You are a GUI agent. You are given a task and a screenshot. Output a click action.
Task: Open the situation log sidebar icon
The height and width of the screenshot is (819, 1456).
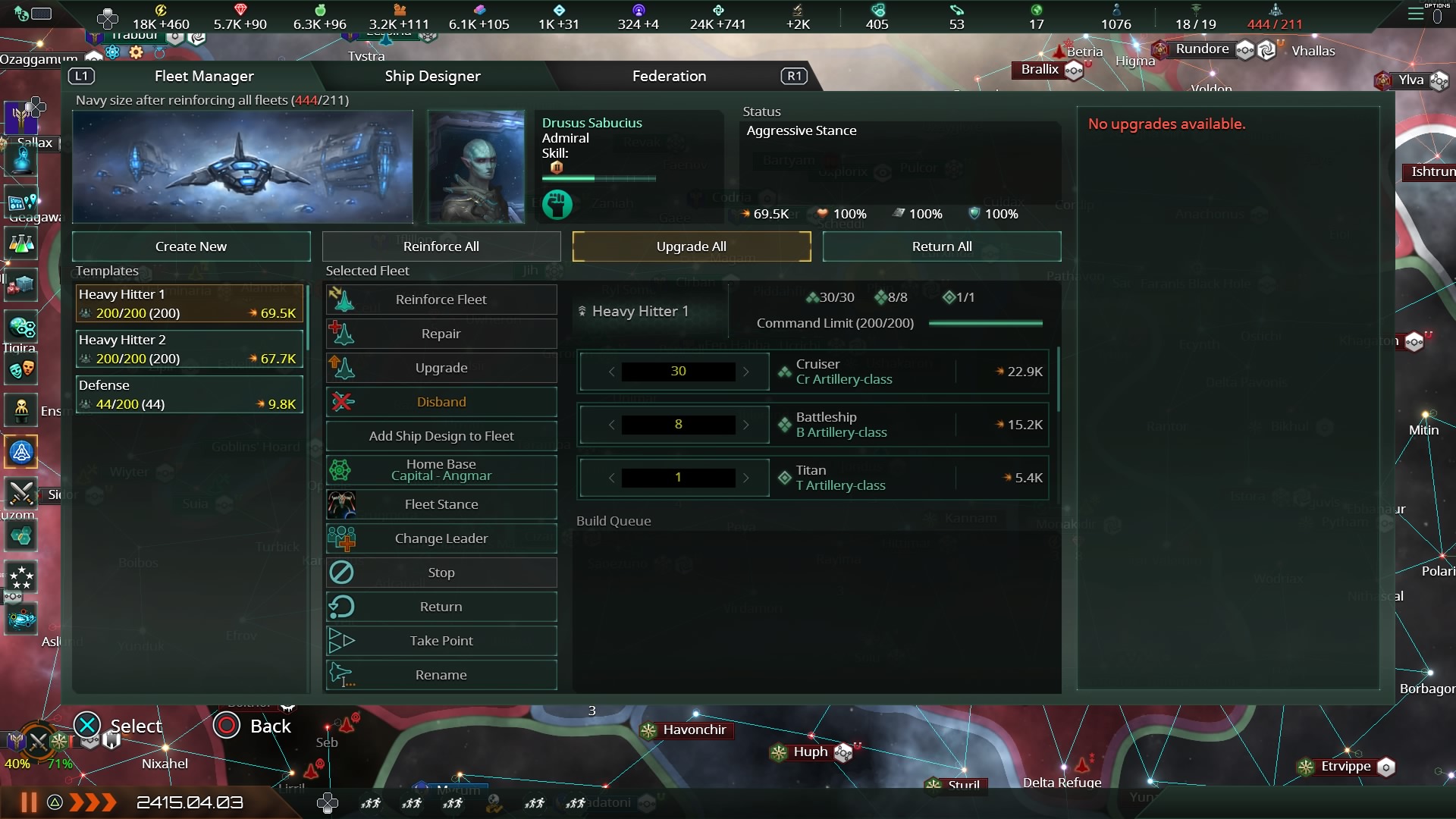click(21, 202)
